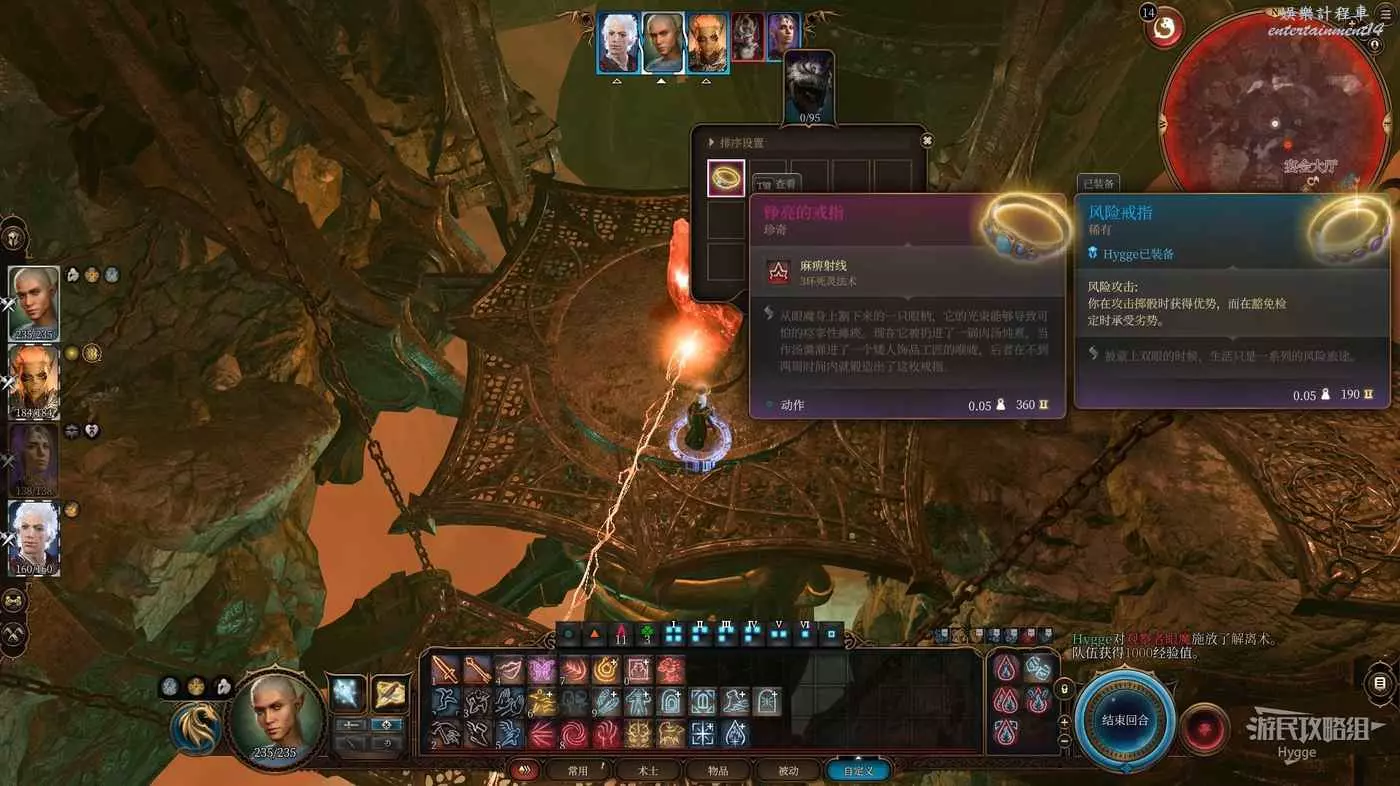This screenshot has width=1400, height=786.
Task: Select the white-haired character in the turn order
Action: click(618, 43)
